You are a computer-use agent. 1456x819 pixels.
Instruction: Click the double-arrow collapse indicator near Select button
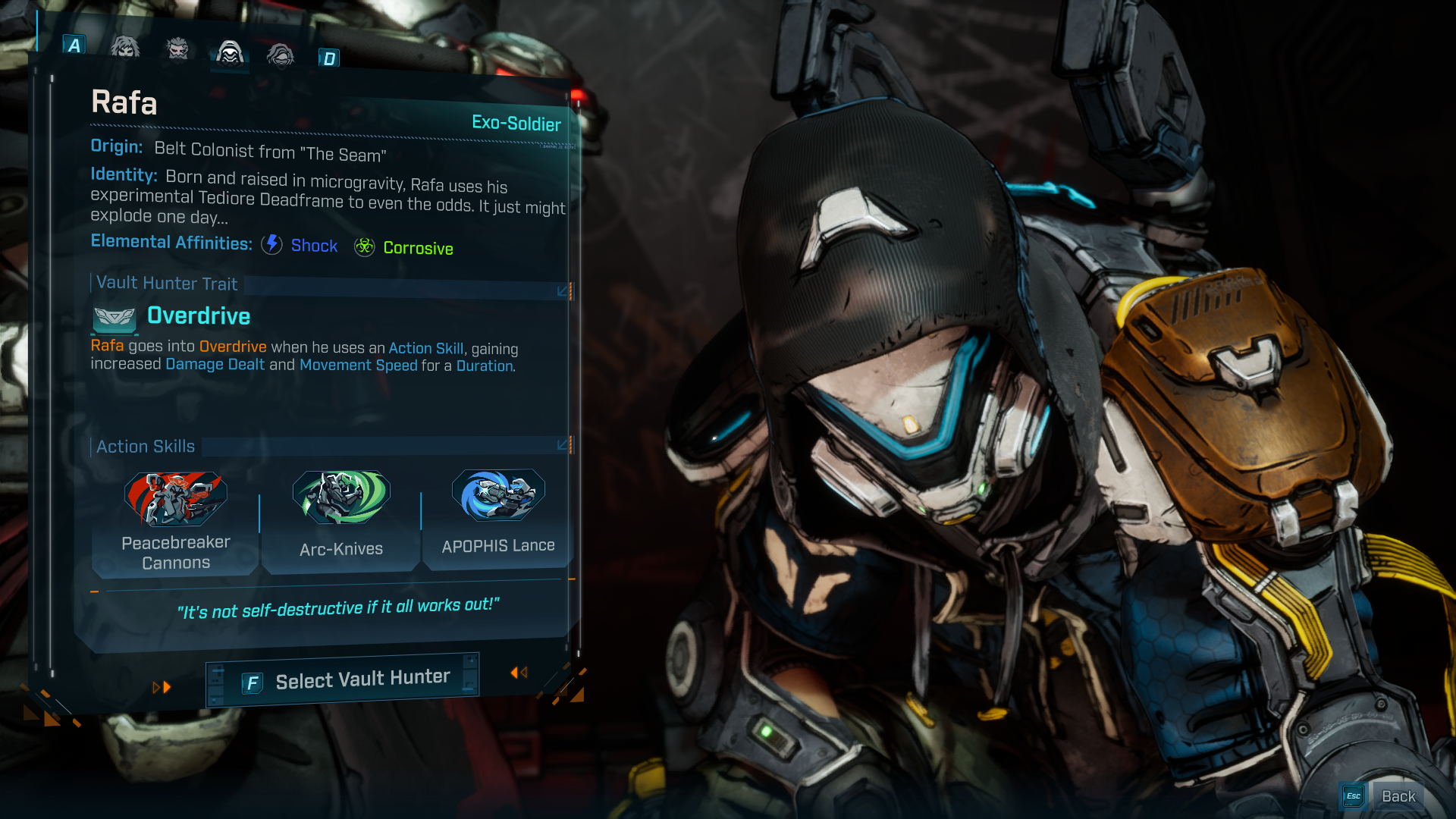pyautogui.click(x=519, y=672)
